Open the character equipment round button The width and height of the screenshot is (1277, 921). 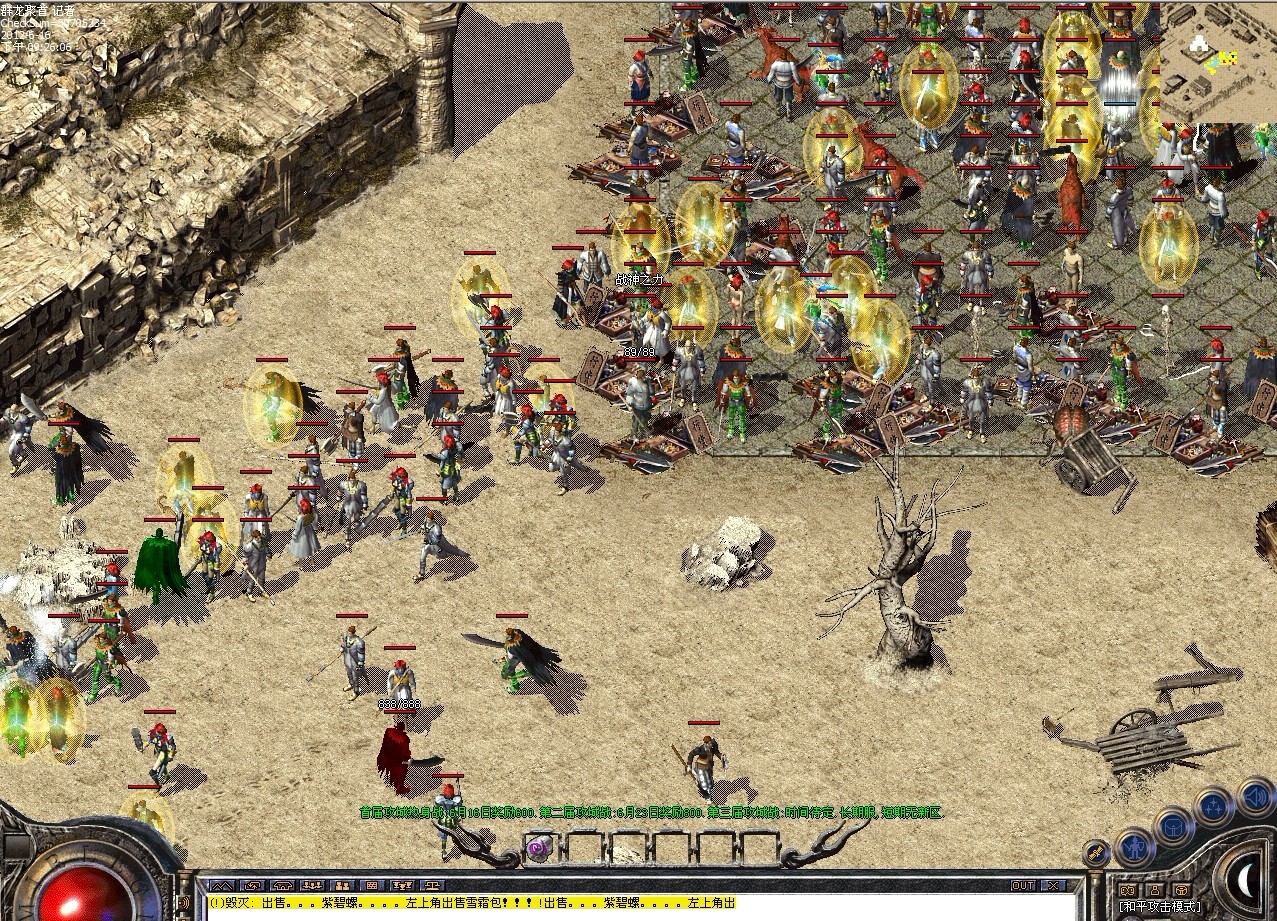point(1136,847)
